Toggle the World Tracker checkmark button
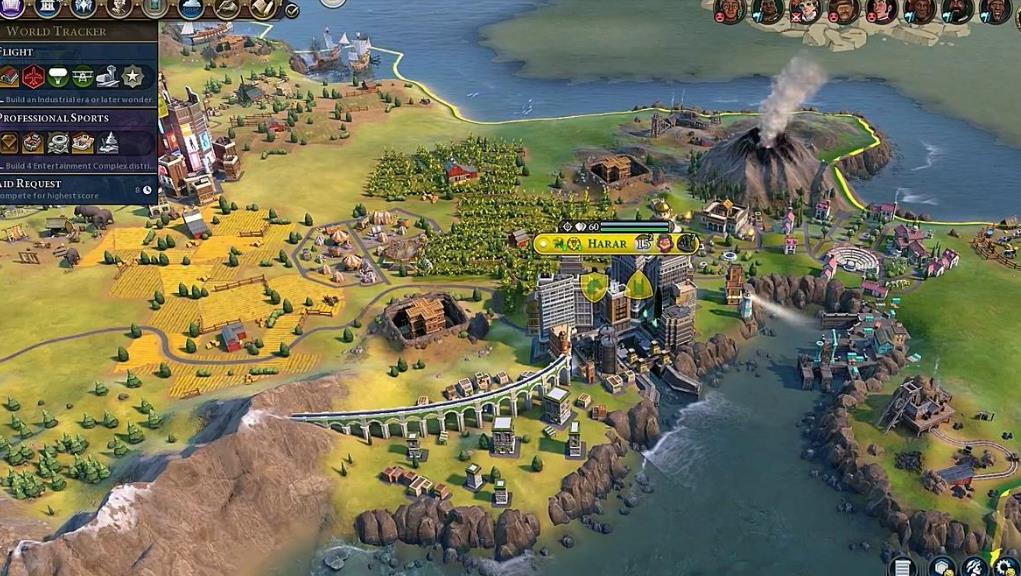This screenshot has width=1021, height=576. [292, 11]
